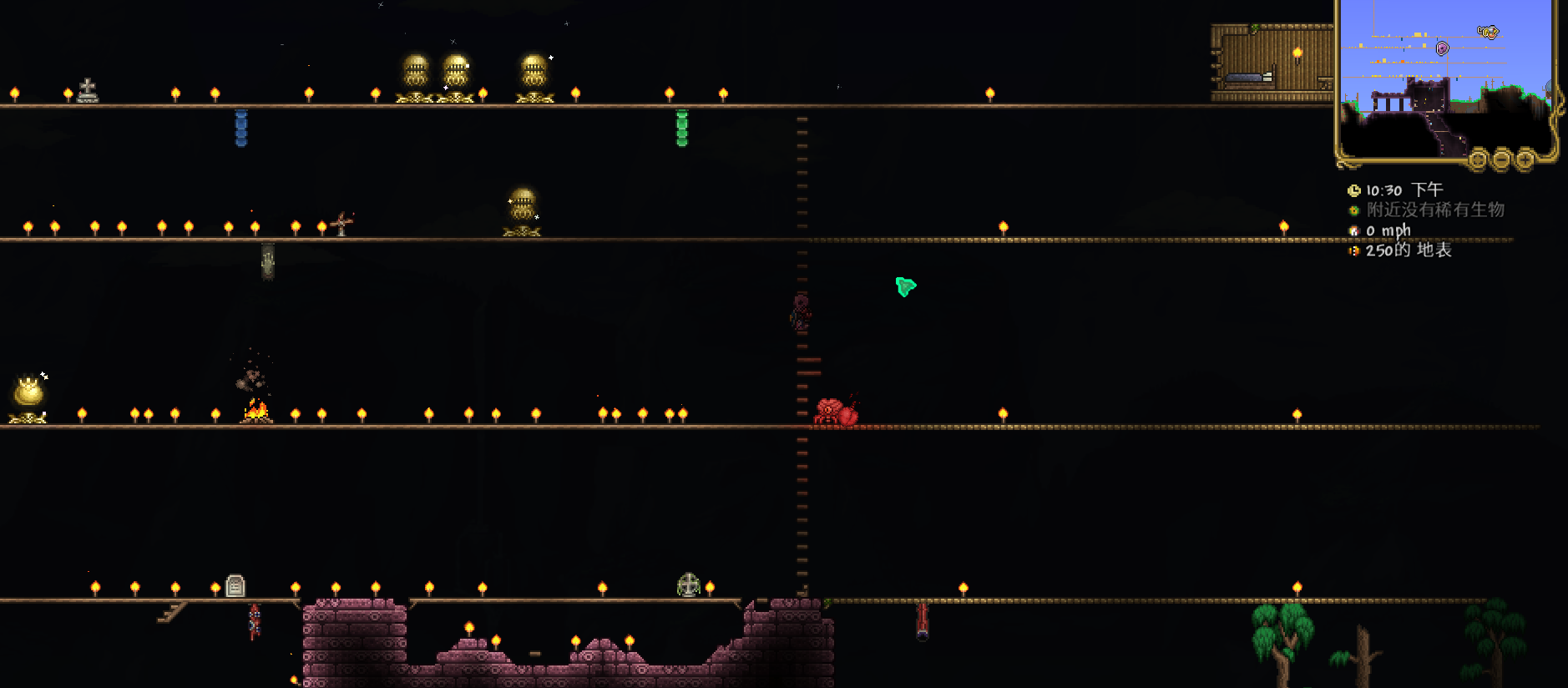Toggle the clock info icon

1353,190
